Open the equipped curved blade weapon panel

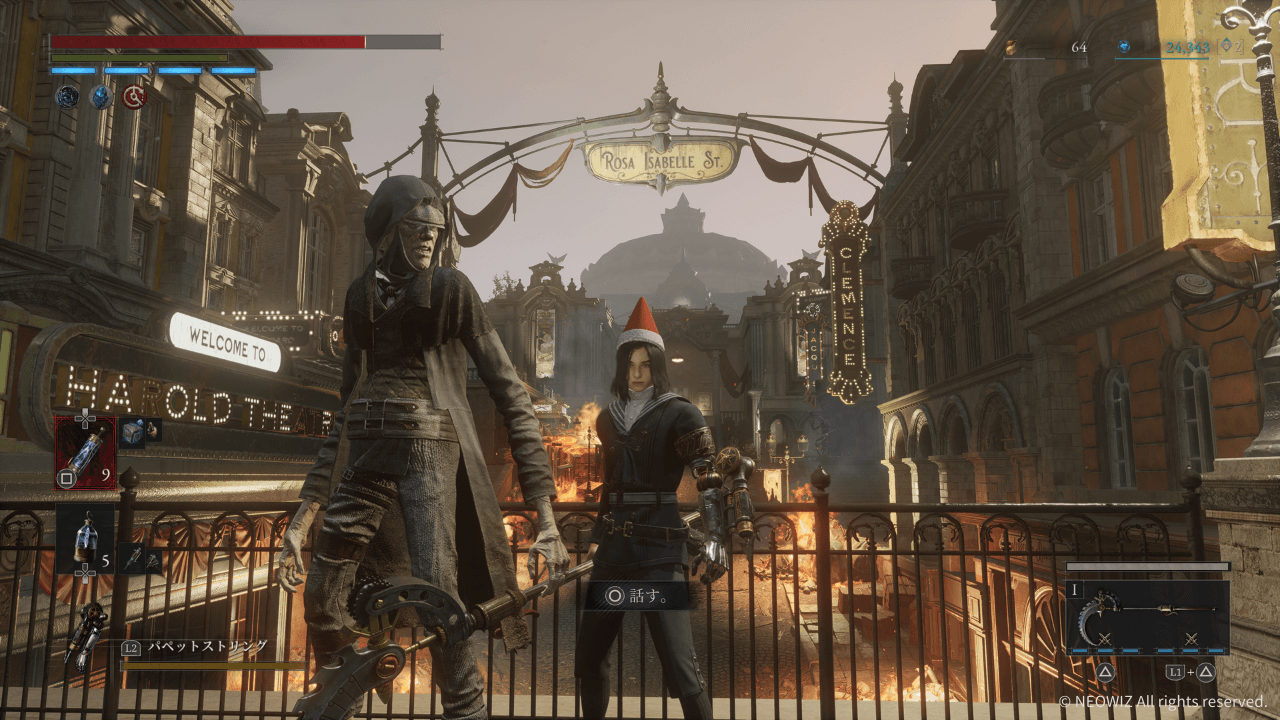pos(1147,618)
